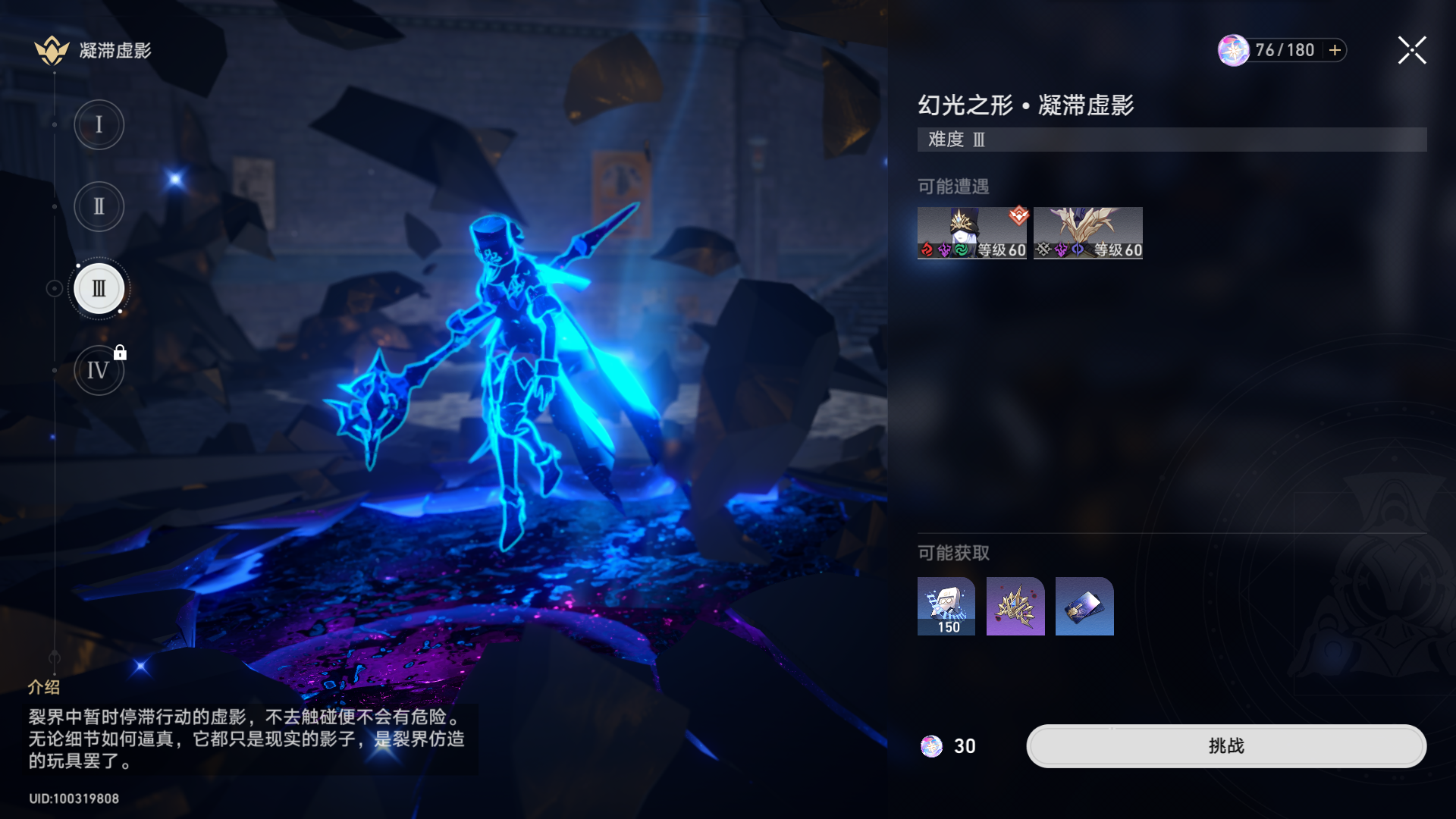Select locked difficulty IV
1456x819 pixels.
tap(99, 370)
